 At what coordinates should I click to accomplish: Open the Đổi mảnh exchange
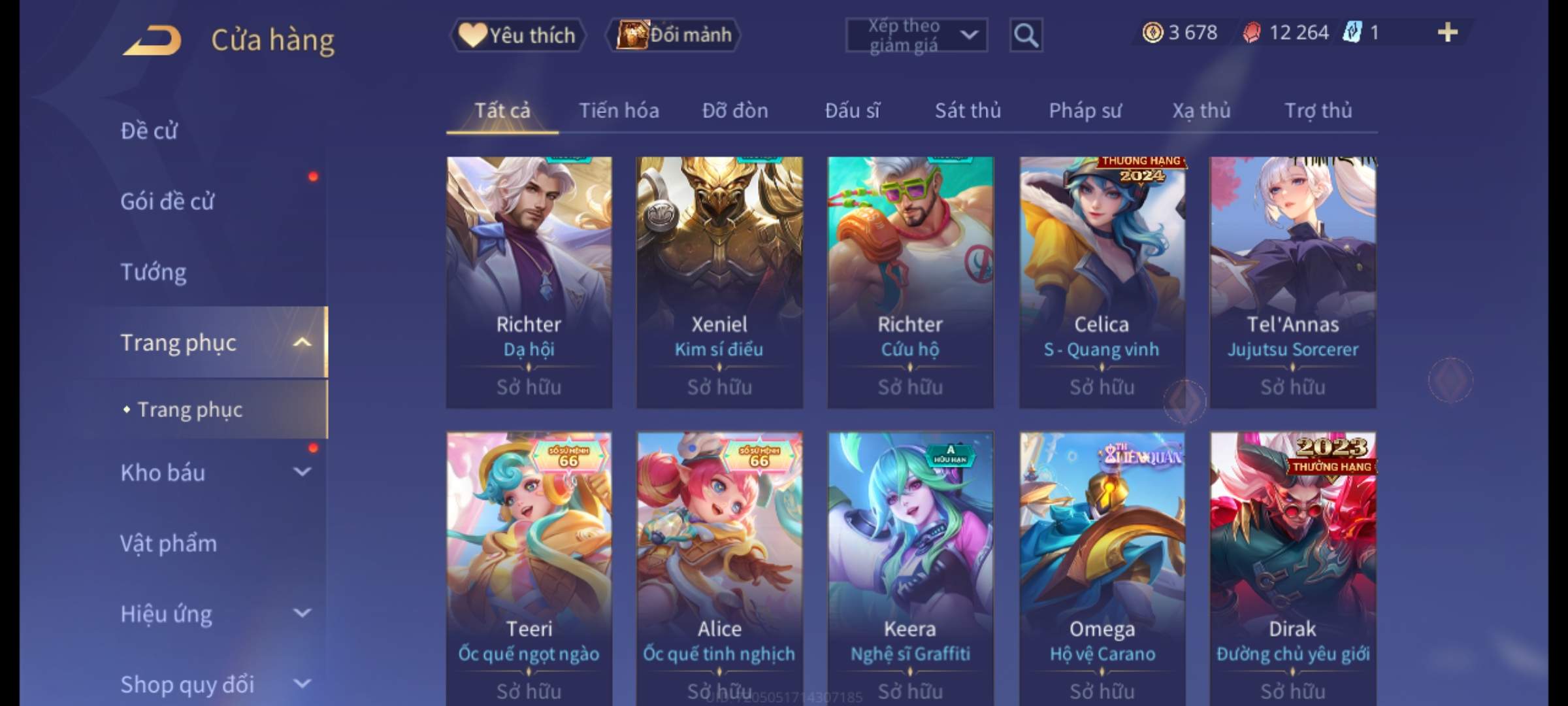coord(674,35)
